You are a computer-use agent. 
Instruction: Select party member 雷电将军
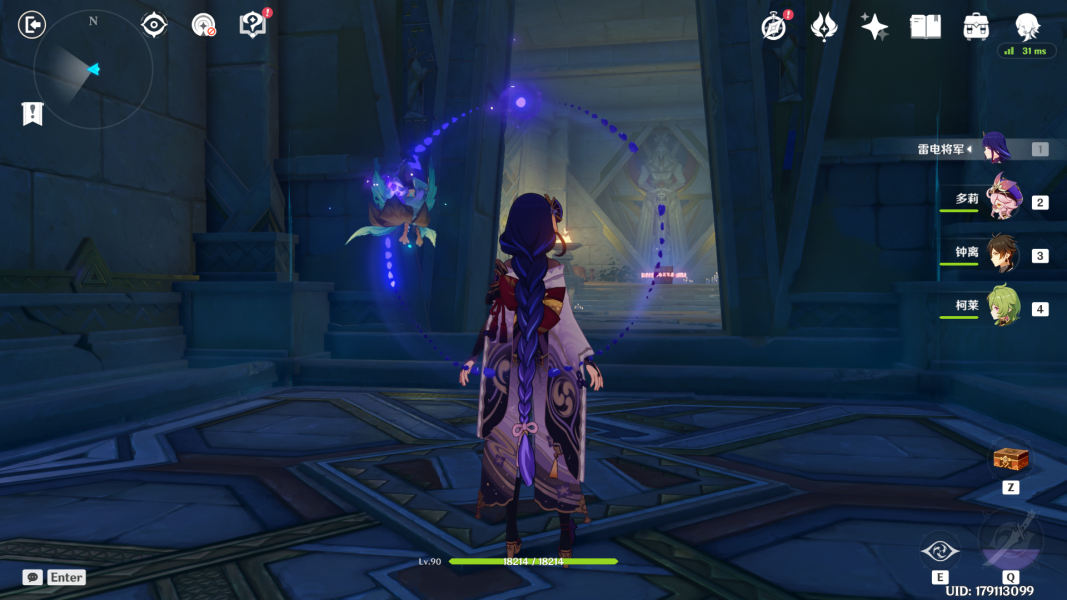[995, 149]
